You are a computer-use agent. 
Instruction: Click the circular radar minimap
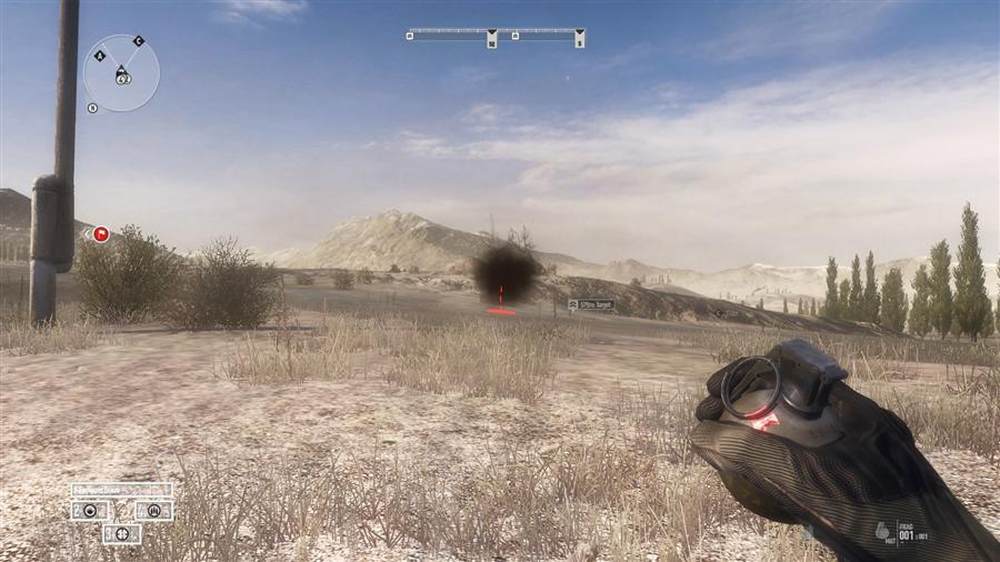click(121, 73)
